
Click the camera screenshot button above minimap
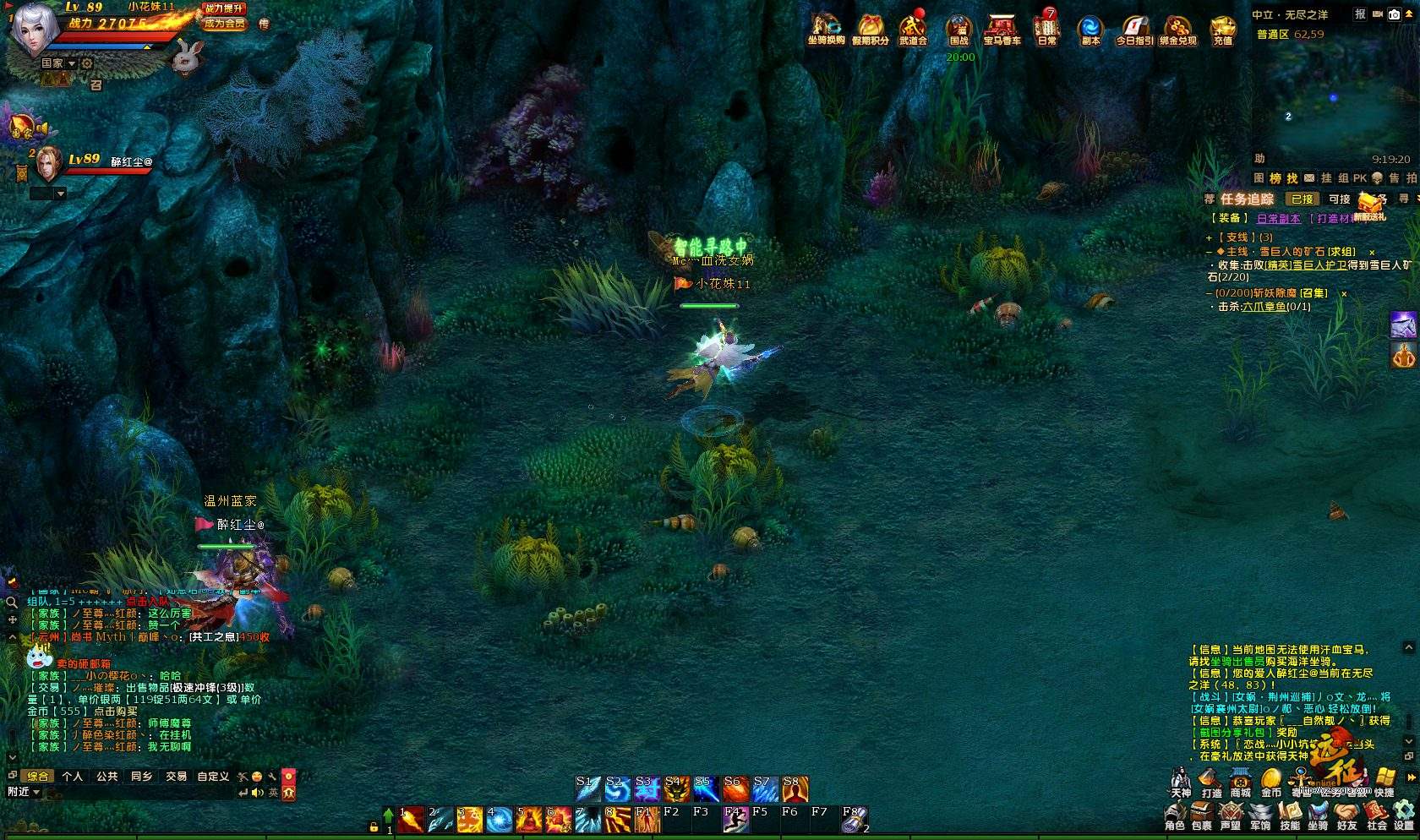(1394, 14)
